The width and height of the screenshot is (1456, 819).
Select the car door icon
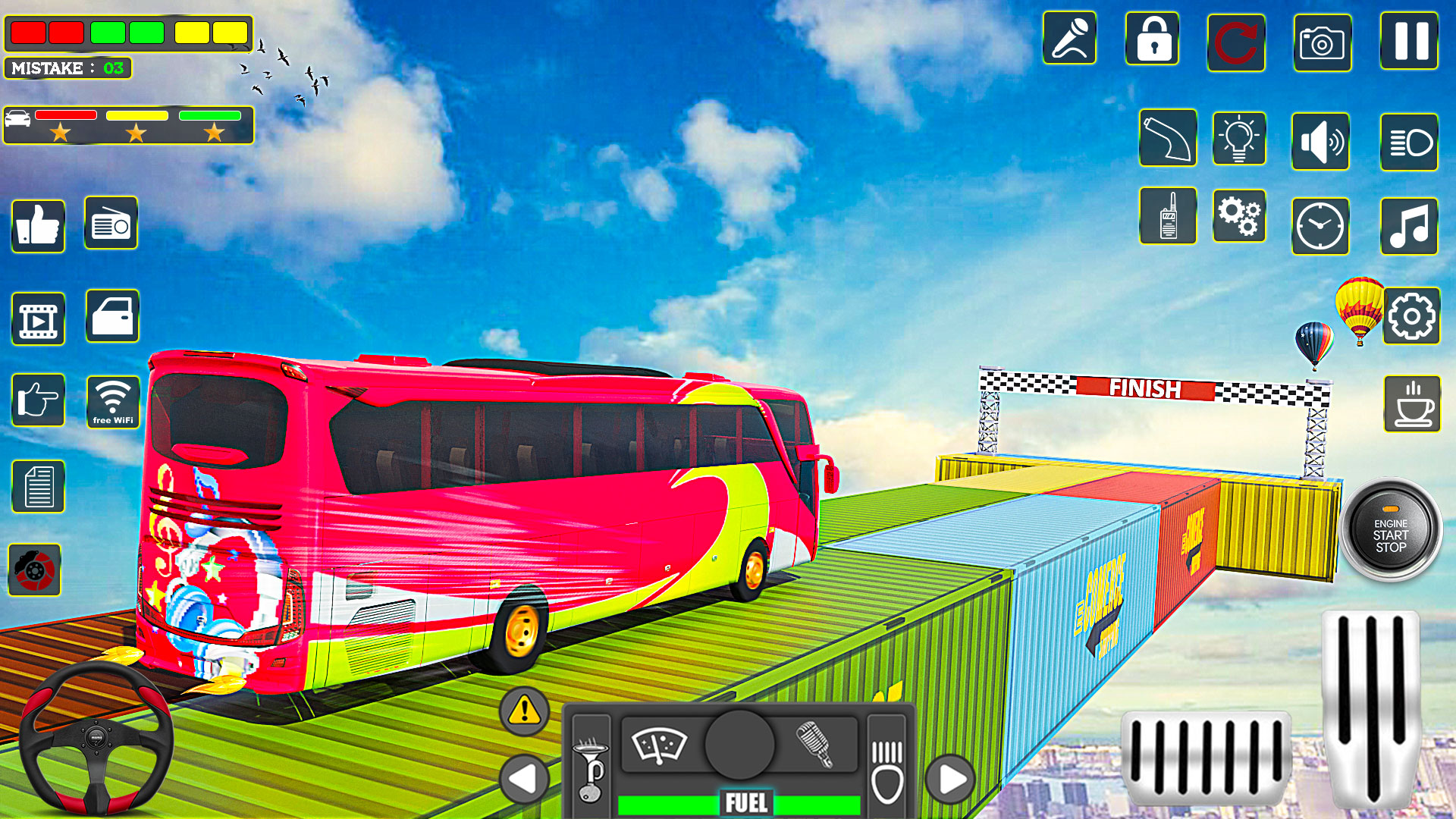tap(111, 318)
